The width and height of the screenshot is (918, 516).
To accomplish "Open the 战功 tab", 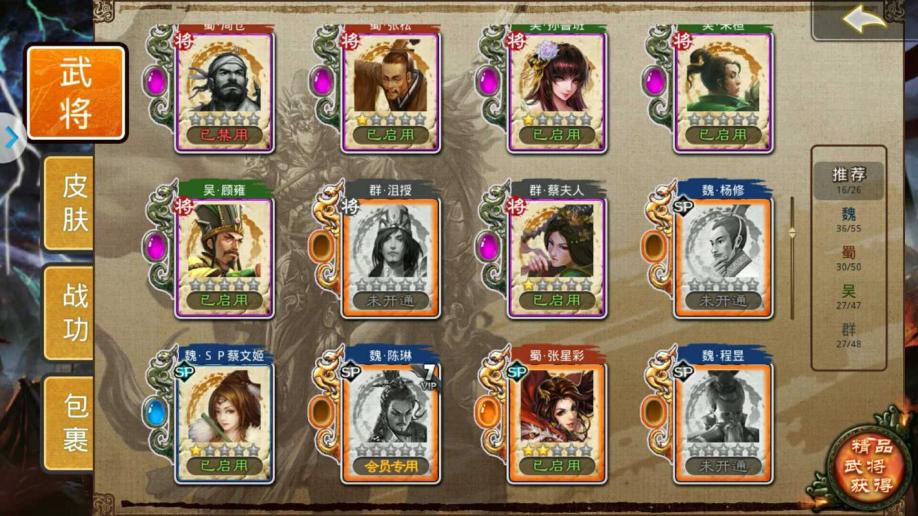I will (76, 312).
